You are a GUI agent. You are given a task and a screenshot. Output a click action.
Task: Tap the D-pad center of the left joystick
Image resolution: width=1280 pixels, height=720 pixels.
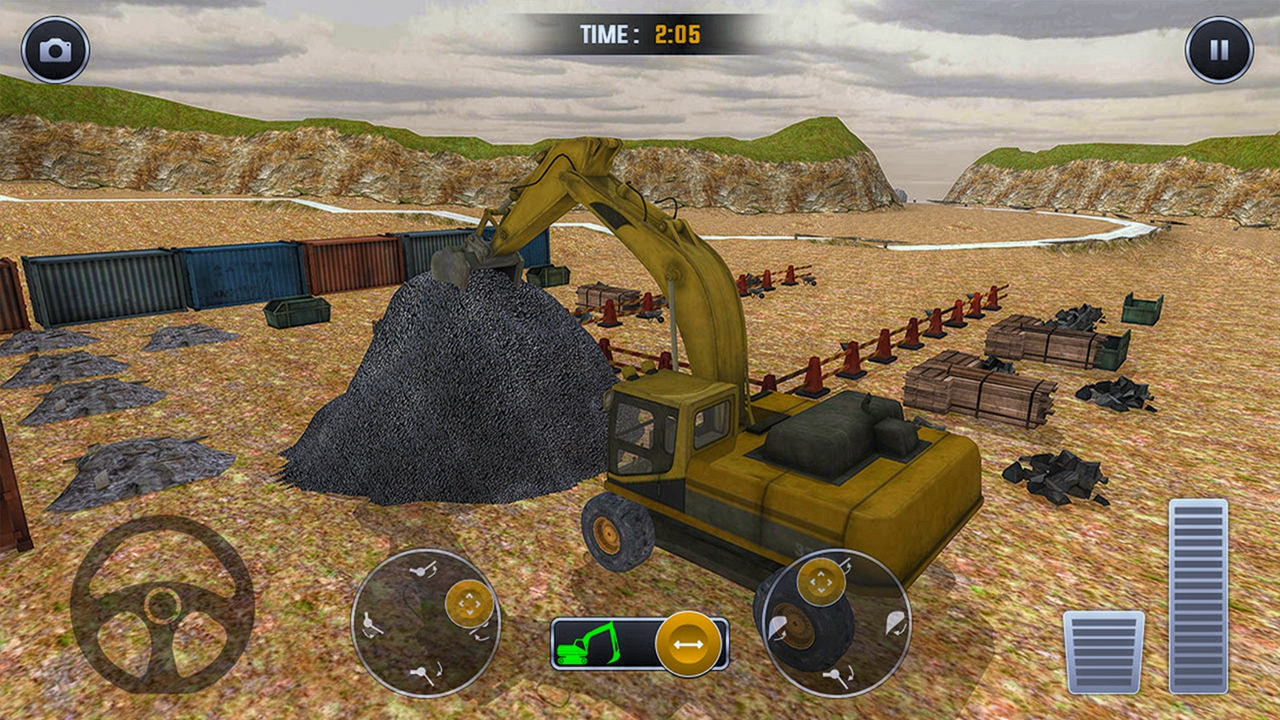tap(470, 604)
